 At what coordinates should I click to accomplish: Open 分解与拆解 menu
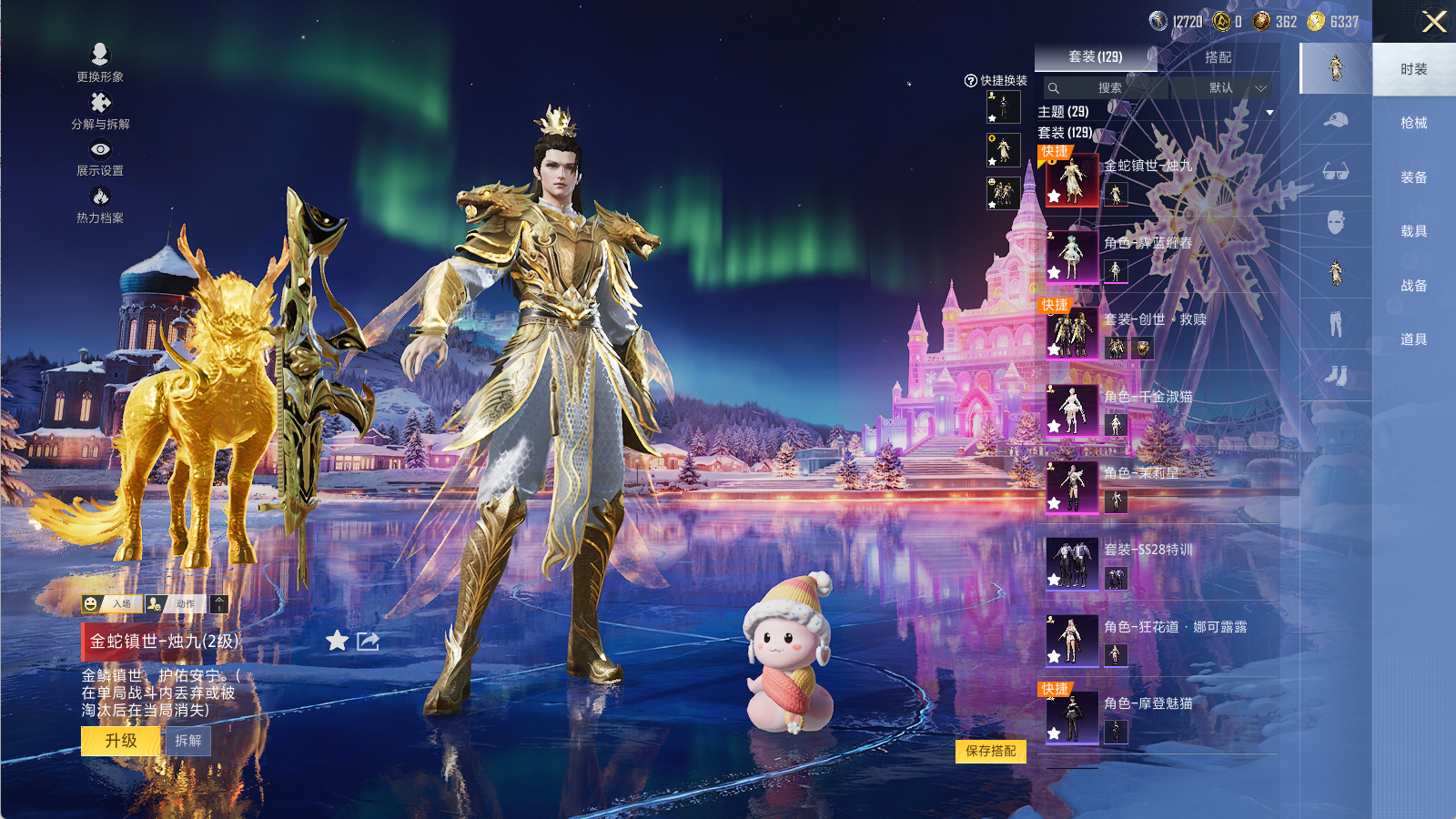pos(100,110)
